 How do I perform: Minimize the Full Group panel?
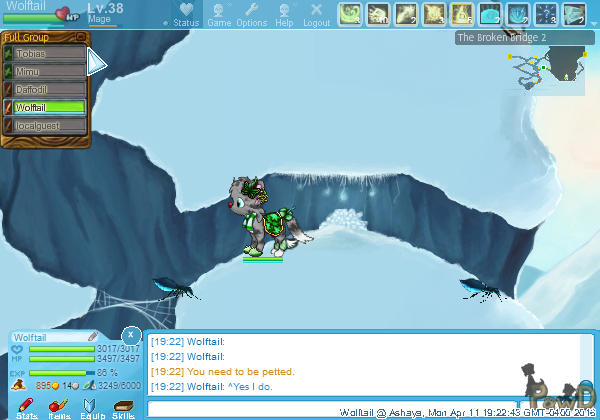point(82,38)
